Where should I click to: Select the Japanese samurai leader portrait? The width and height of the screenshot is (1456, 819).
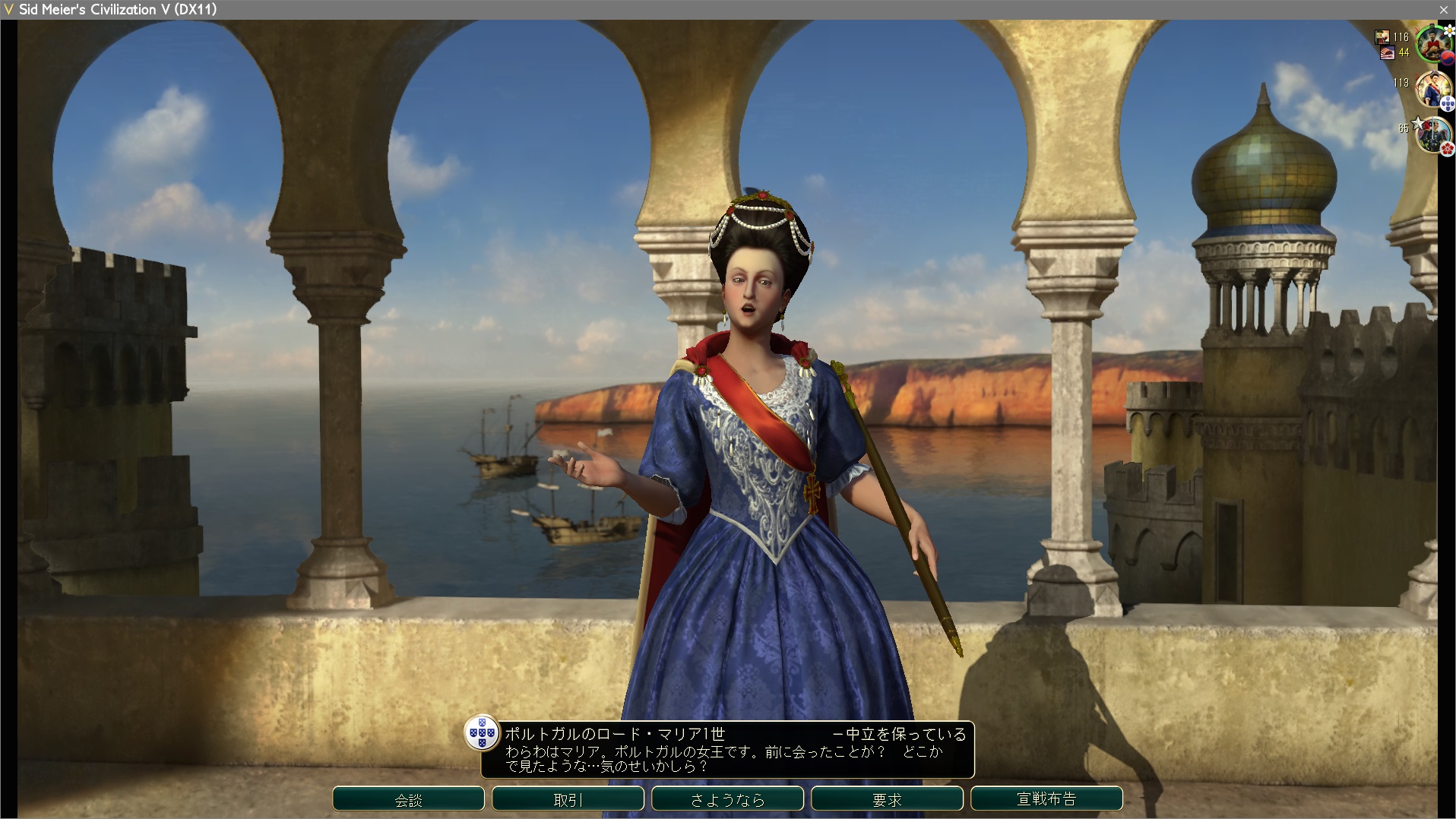[x=1432, y=135]
